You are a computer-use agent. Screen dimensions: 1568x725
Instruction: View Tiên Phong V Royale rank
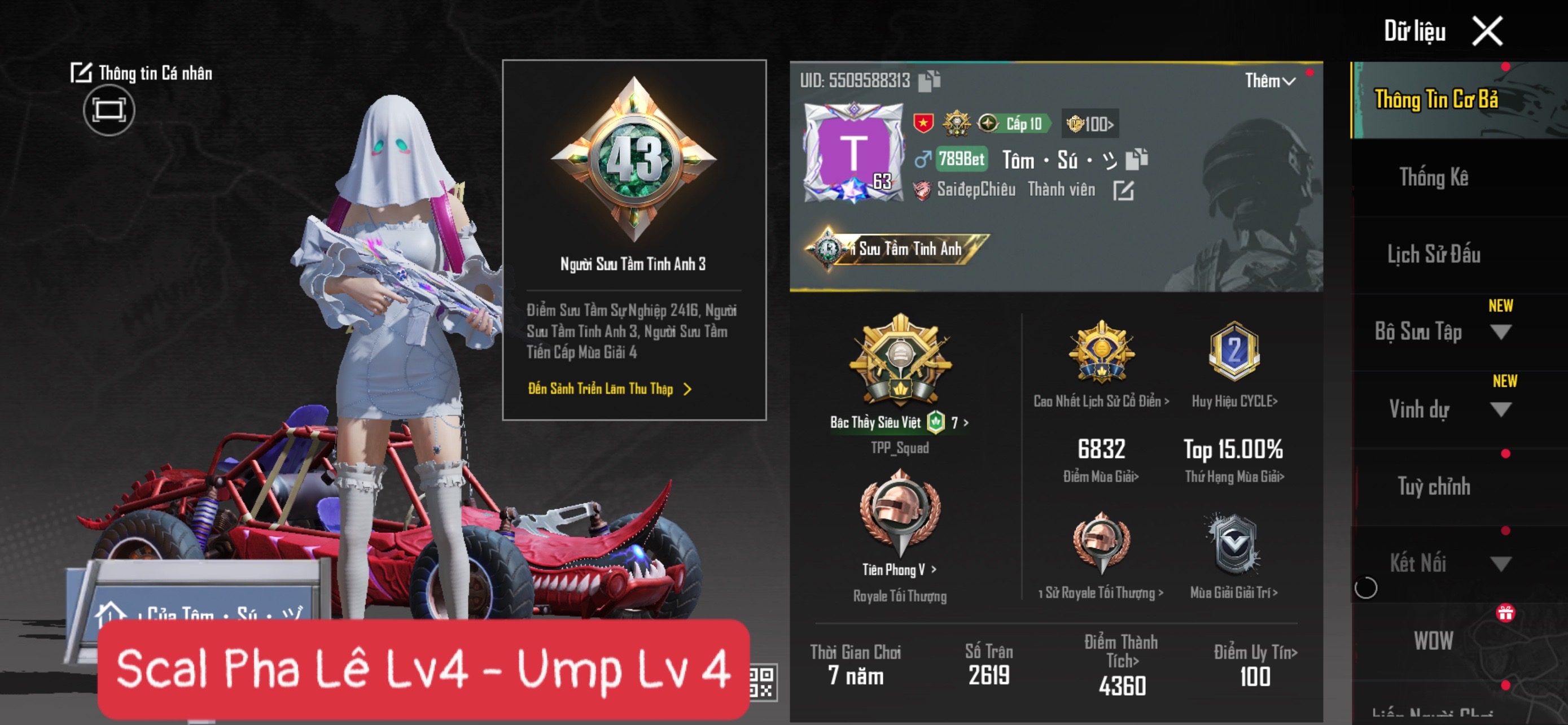(x=899, y=569)
